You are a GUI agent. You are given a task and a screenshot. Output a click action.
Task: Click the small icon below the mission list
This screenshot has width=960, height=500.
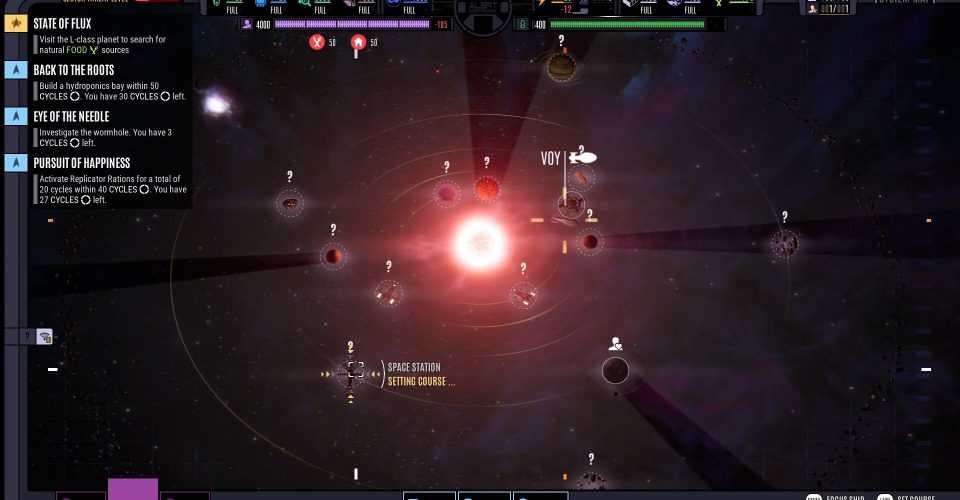45,337
